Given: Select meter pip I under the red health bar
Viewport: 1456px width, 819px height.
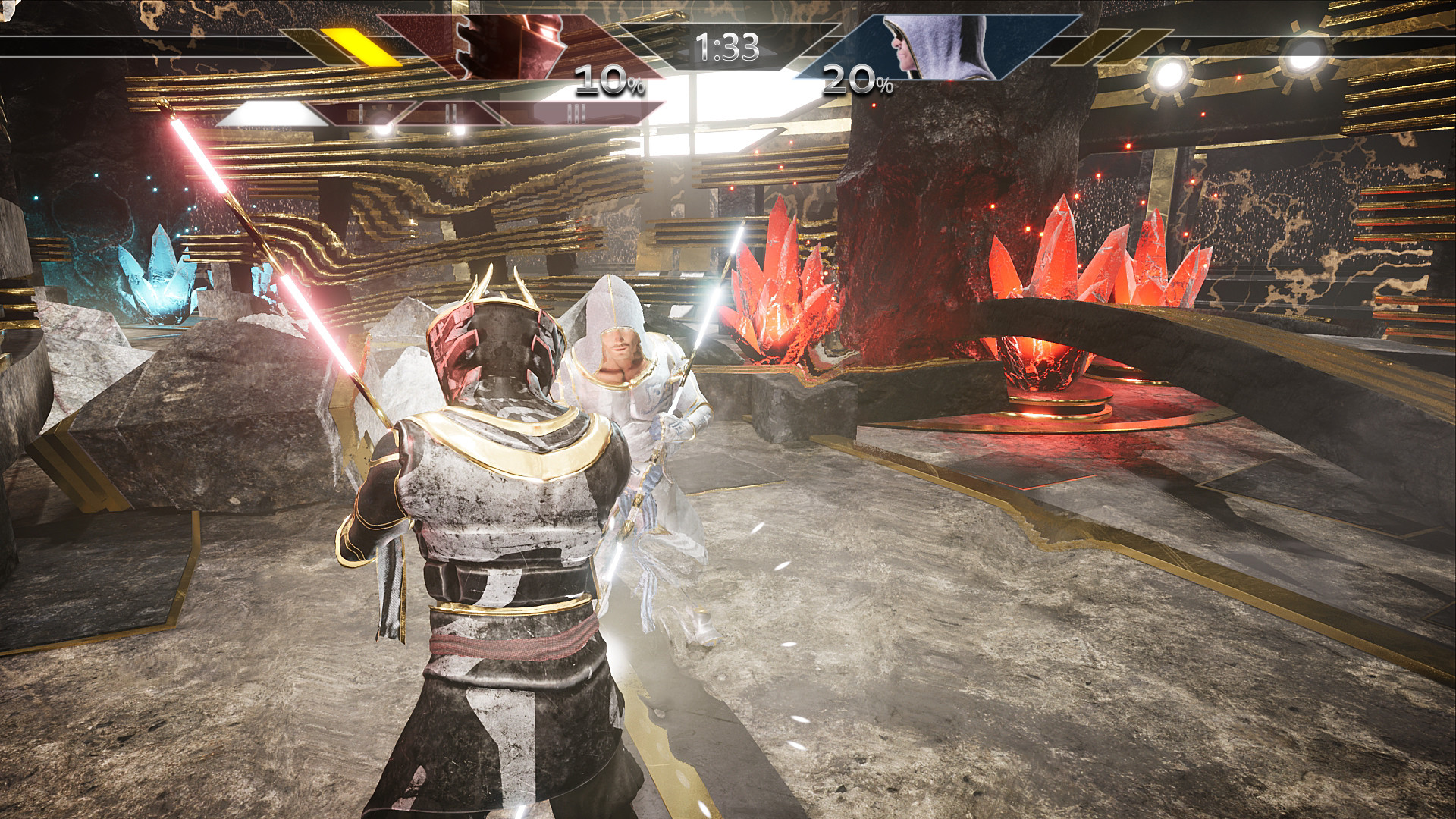Looking at the screenshot, I should click(362, 114).
